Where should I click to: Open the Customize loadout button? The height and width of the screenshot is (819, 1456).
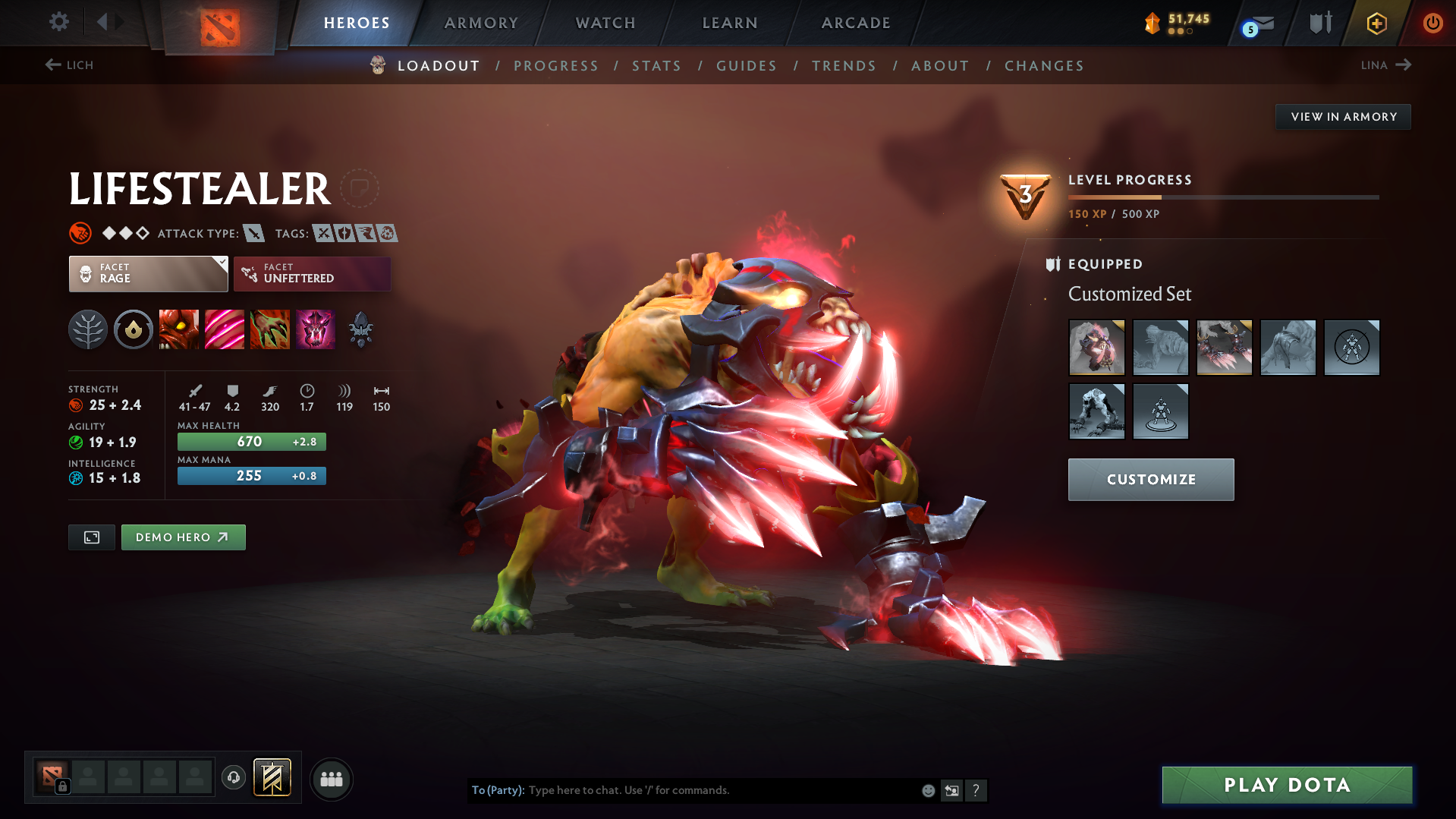(1150, 480)
